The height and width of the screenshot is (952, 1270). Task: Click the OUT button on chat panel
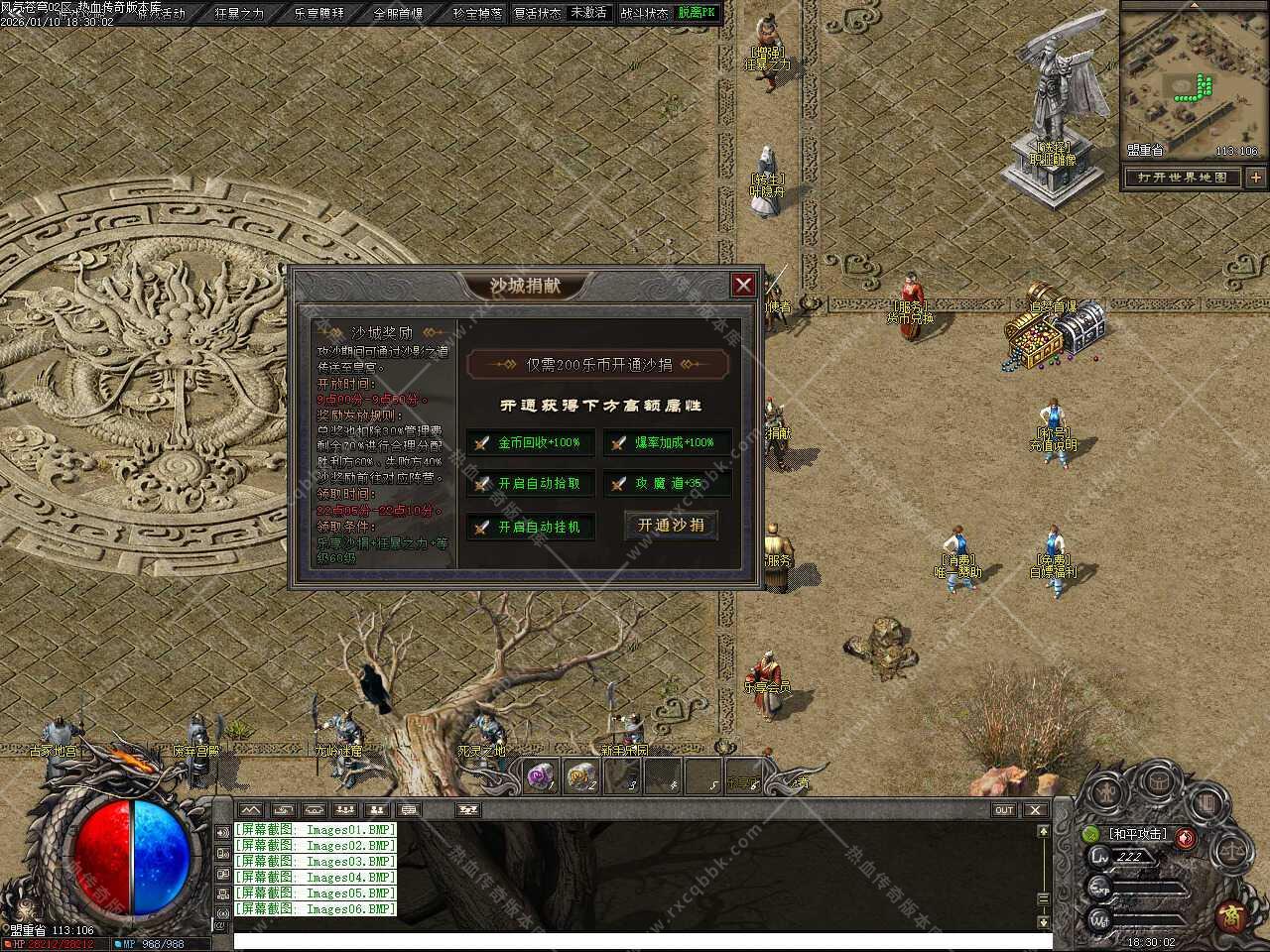[x=1004, y=810]
